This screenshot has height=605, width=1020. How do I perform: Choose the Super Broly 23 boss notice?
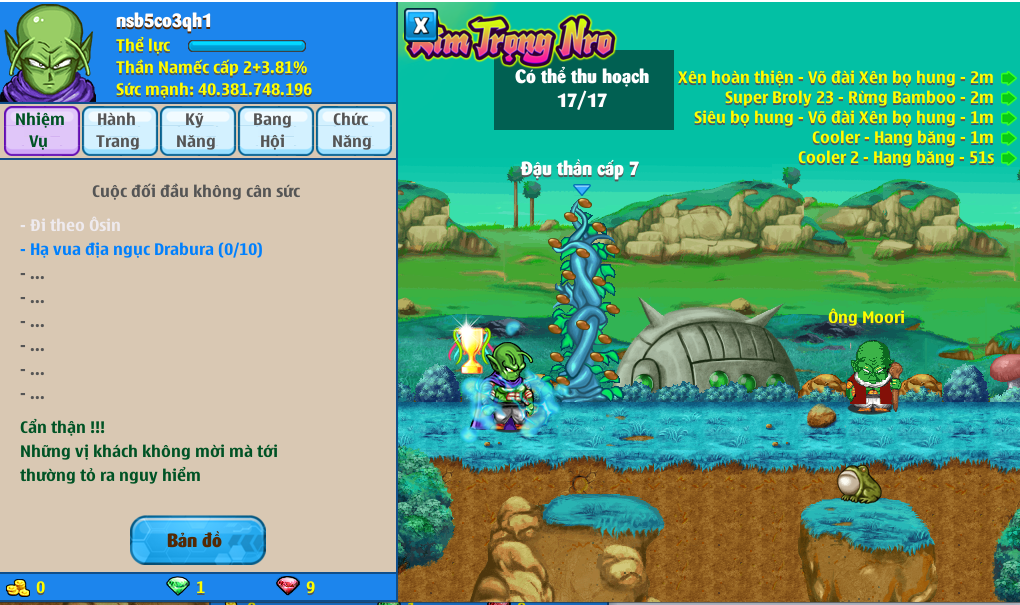860,97
